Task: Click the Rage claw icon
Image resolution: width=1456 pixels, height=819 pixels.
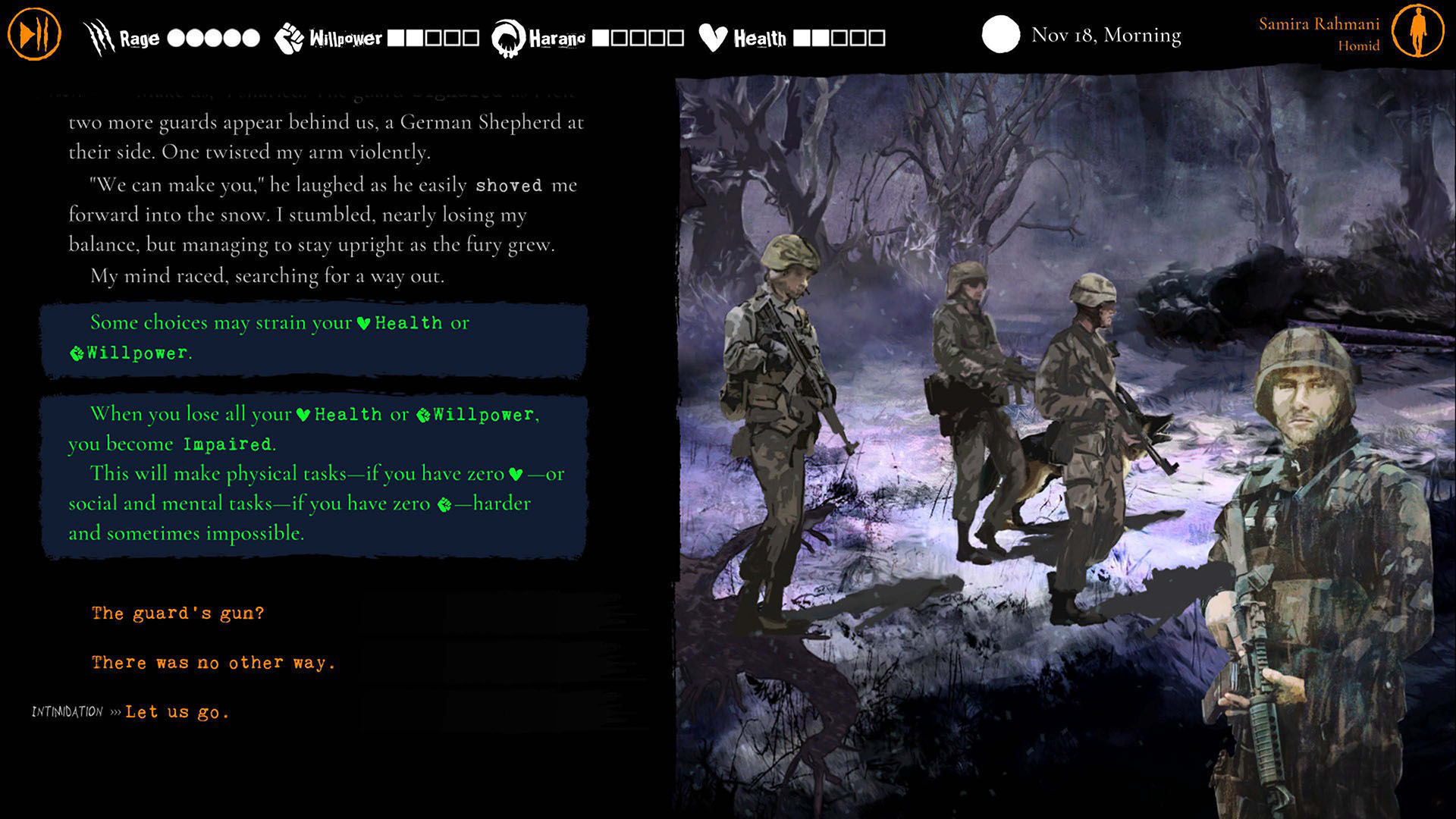Action: [98, 36]
